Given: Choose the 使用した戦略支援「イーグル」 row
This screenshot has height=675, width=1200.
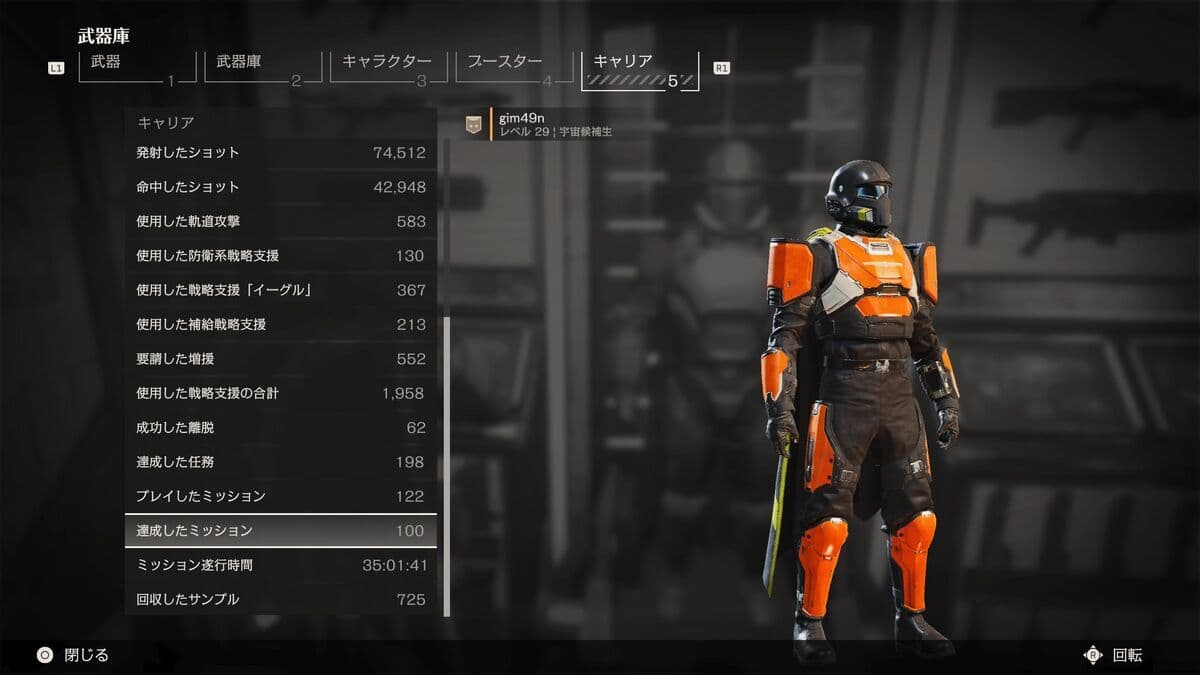Looking at the screenshot, I should (x=281, y=290).
